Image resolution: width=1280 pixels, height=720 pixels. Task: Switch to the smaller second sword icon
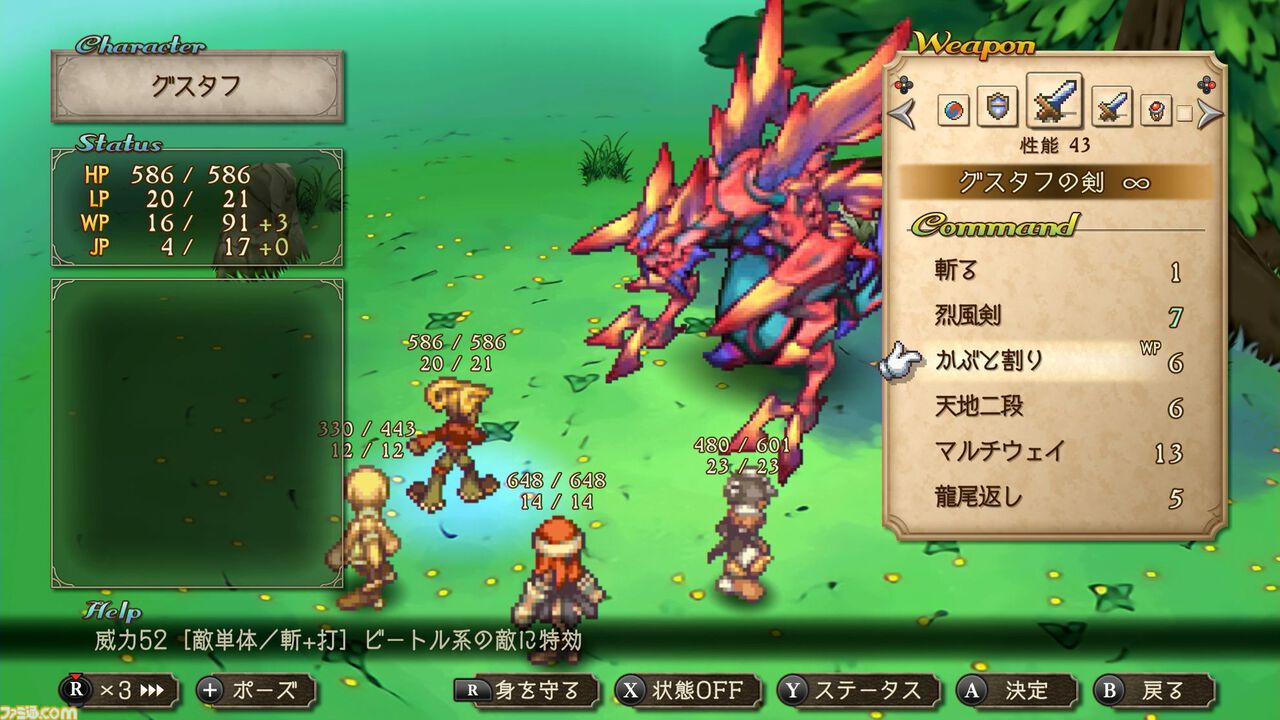(x=1111, y=107)
